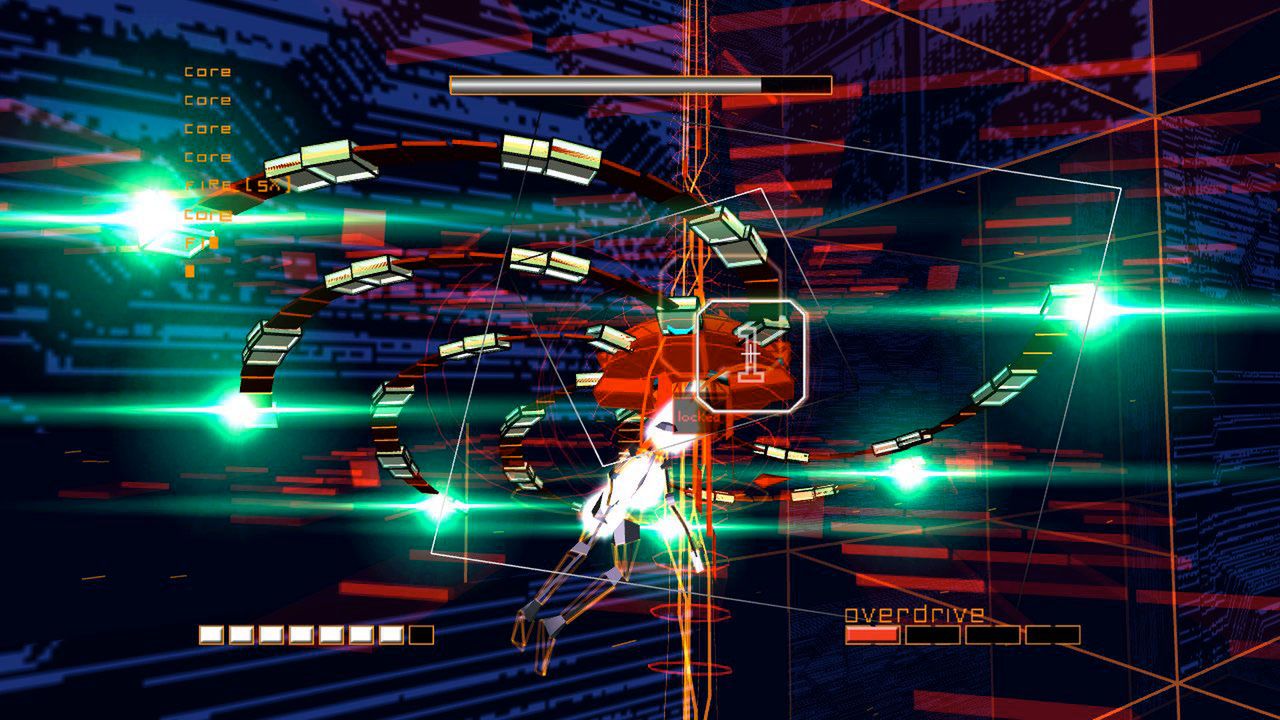Click the lowest Core entry in the list
The width and height of the screenshot is (1280, 720).
pos(205,214)
